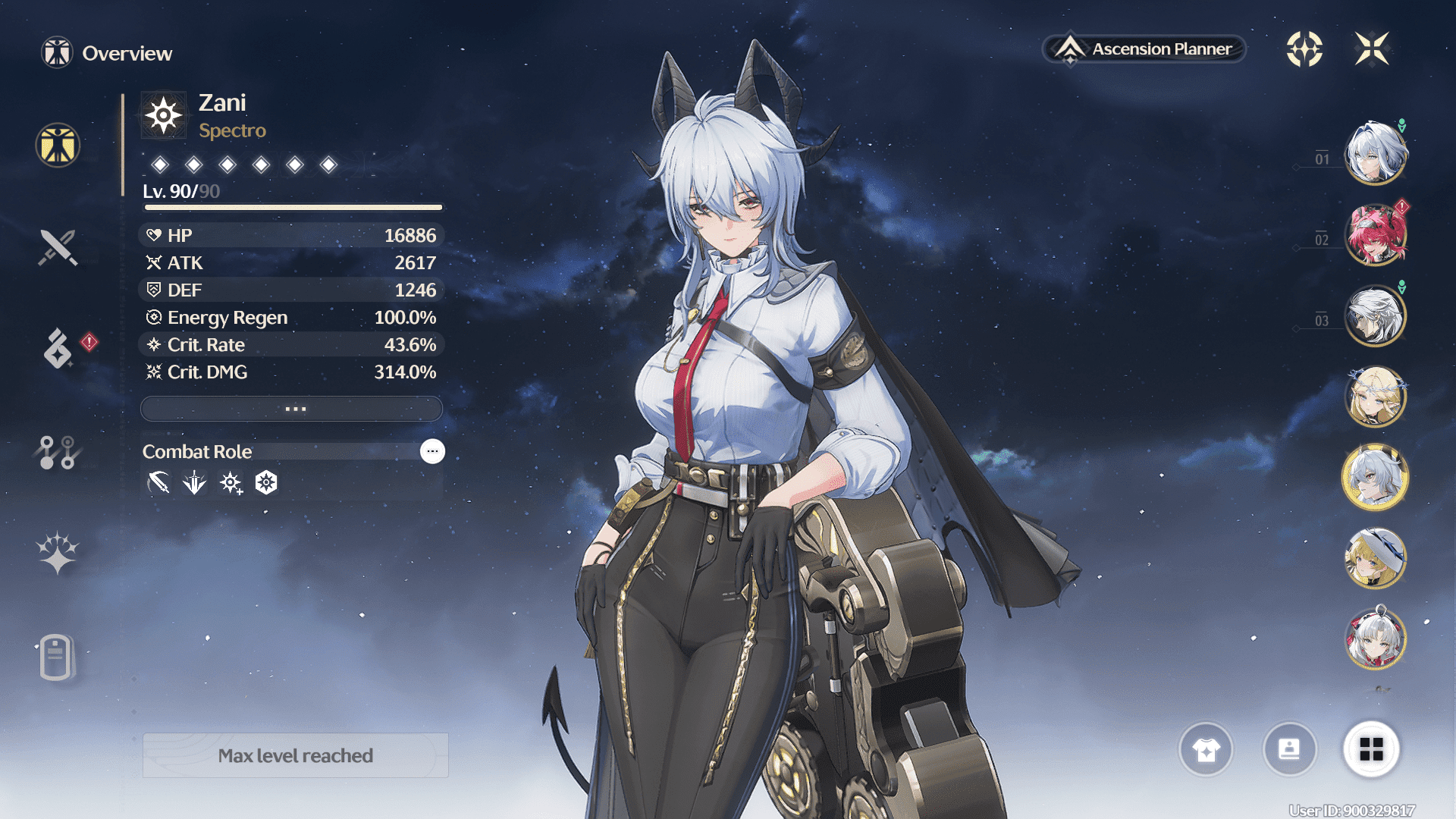1456x819 pixels.
Task: Expand the full stats list ellipsis bar
Action: [x=292, y=409]
